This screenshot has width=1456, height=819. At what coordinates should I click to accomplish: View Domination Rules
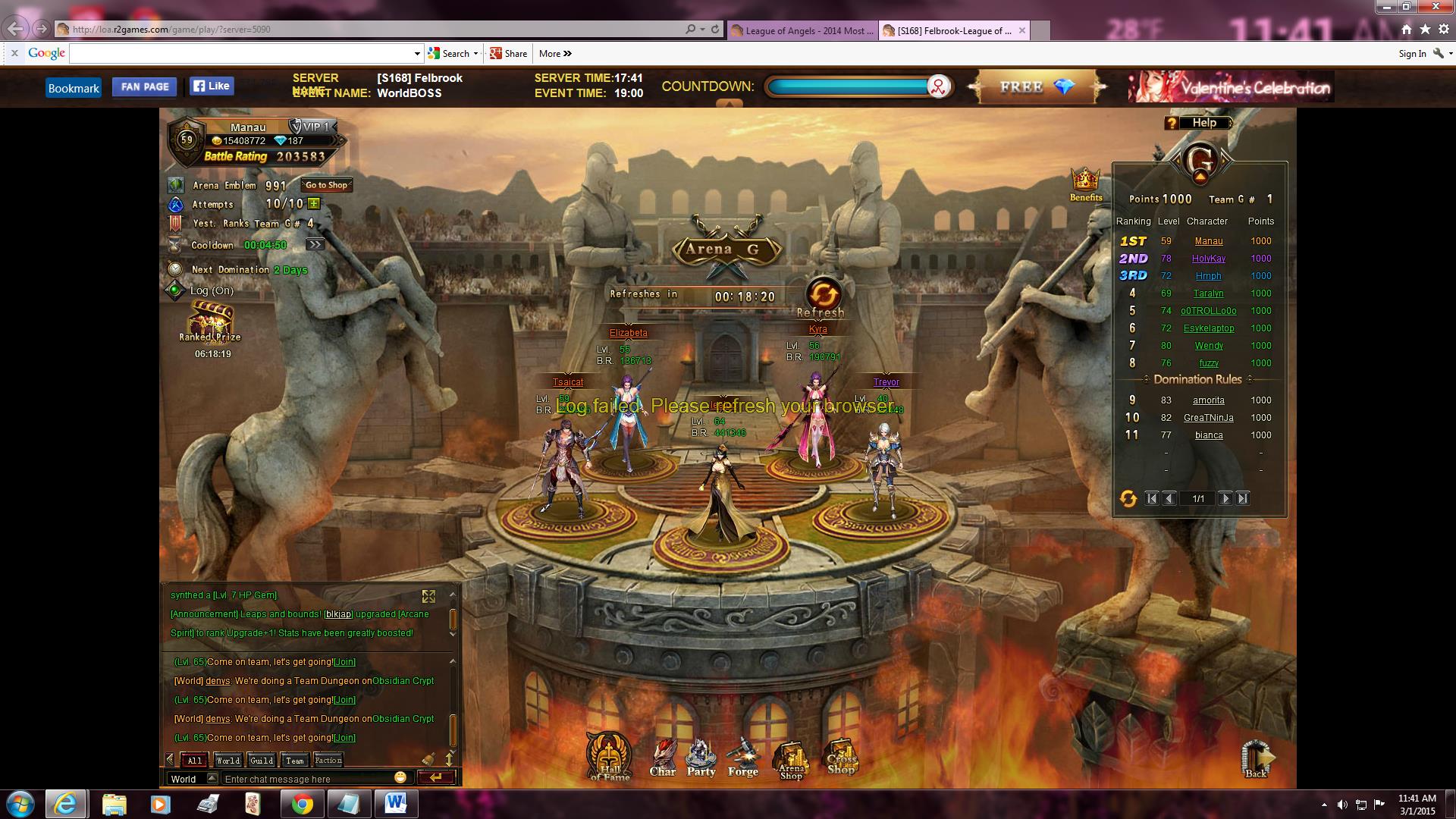click(1197, 379)
